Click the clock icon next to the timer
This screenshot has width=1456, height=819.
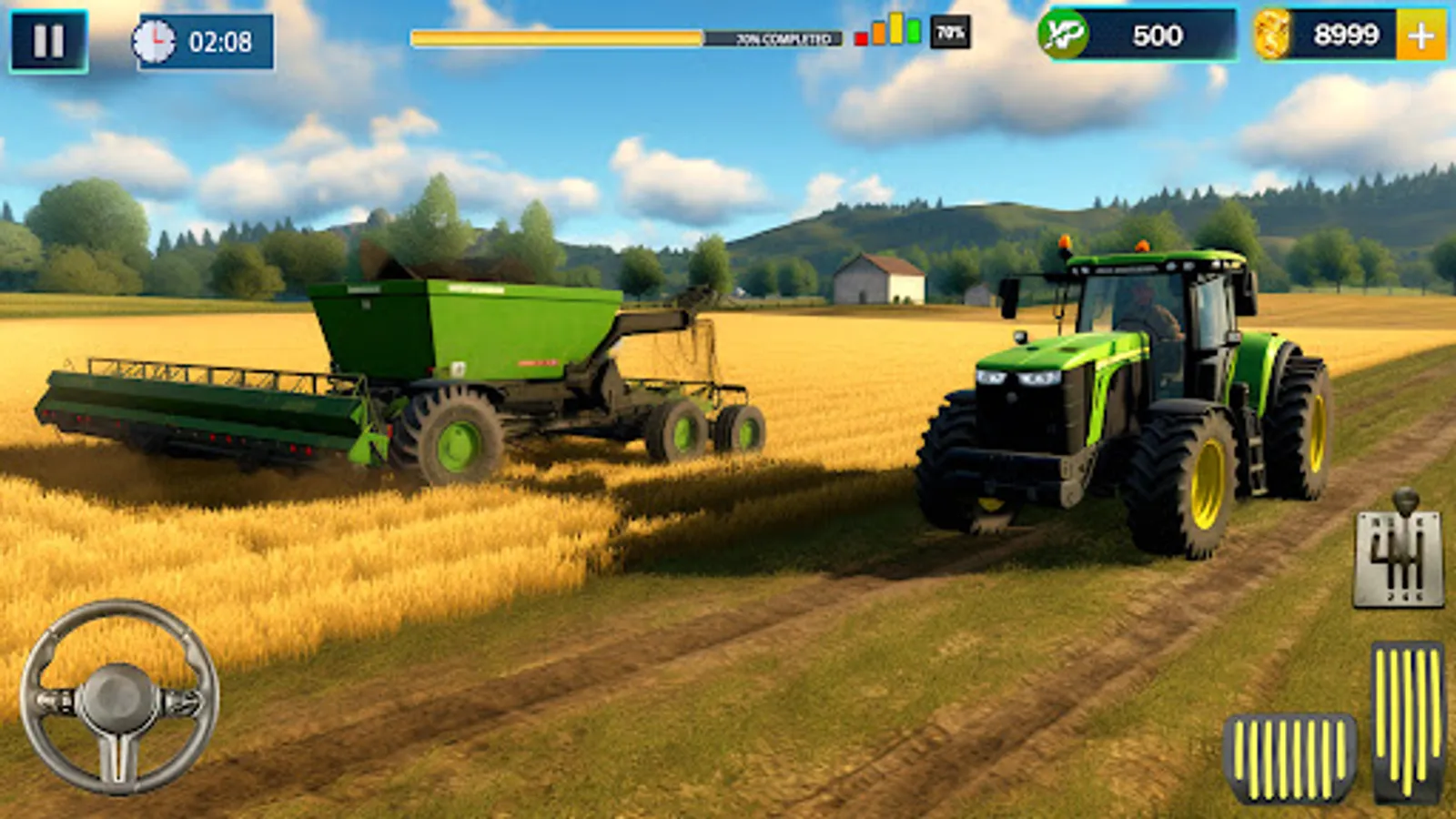pos(156,38)
